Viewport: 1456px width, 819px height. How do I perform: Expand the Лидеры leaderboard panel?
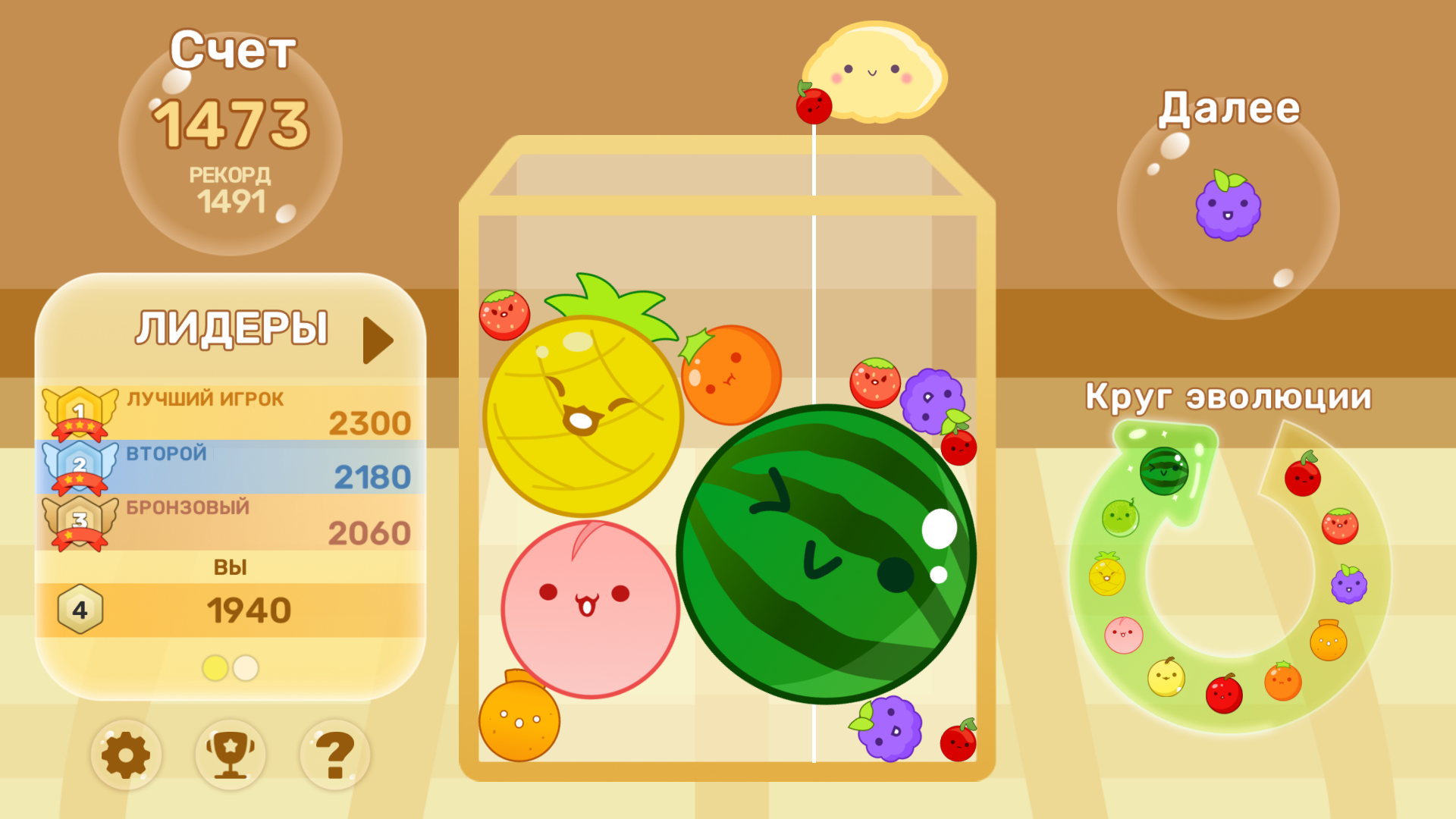375,340
